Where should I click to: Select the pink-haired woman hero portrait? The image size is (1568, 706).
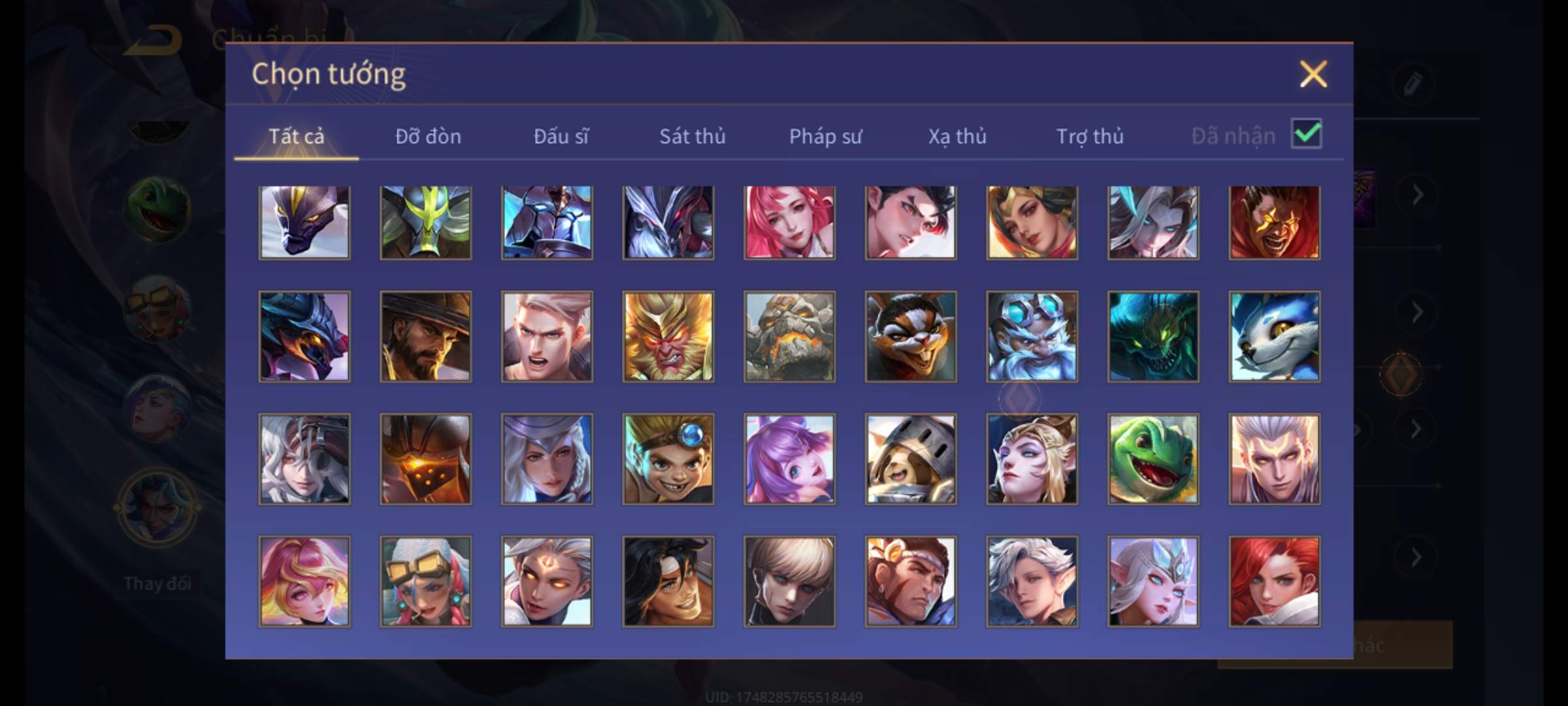(789, 222)
